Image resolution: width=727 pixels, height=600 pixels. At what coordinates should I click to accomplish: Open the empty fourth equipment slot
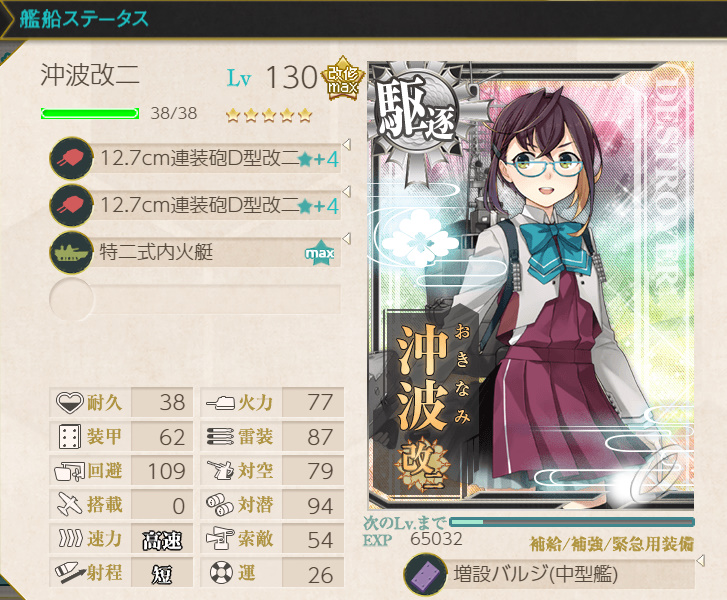click(x=195, y=298)
